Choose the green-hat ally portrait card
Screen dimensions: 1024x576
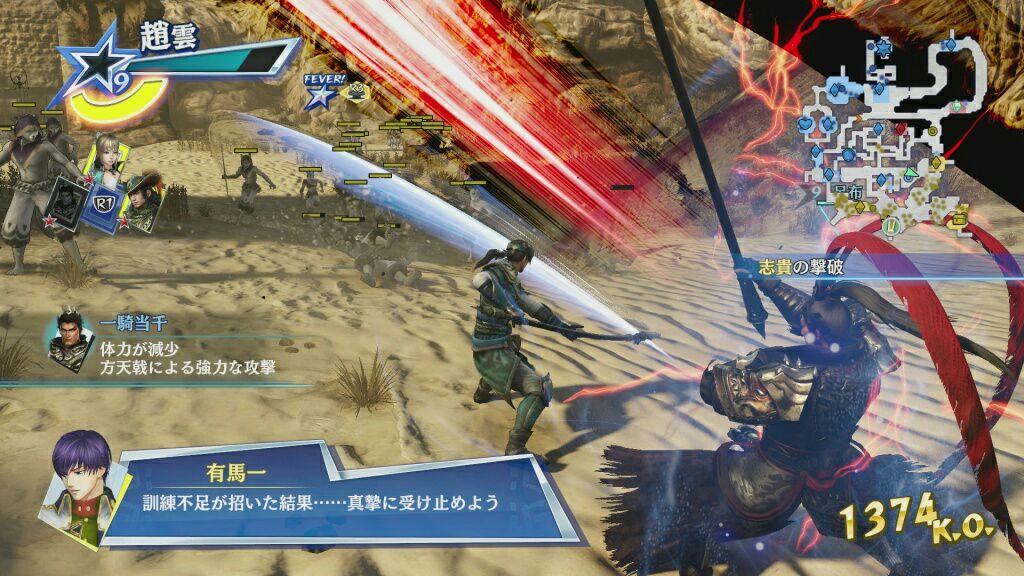[138, 200]
